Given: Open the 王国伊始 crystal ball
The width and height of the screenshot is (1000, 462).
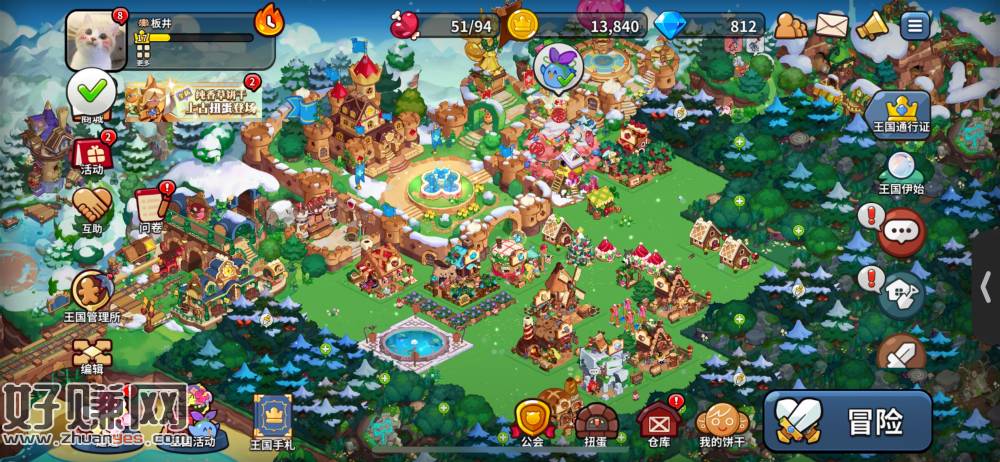Looking at the screenshot, I should (x=899, y=172).
